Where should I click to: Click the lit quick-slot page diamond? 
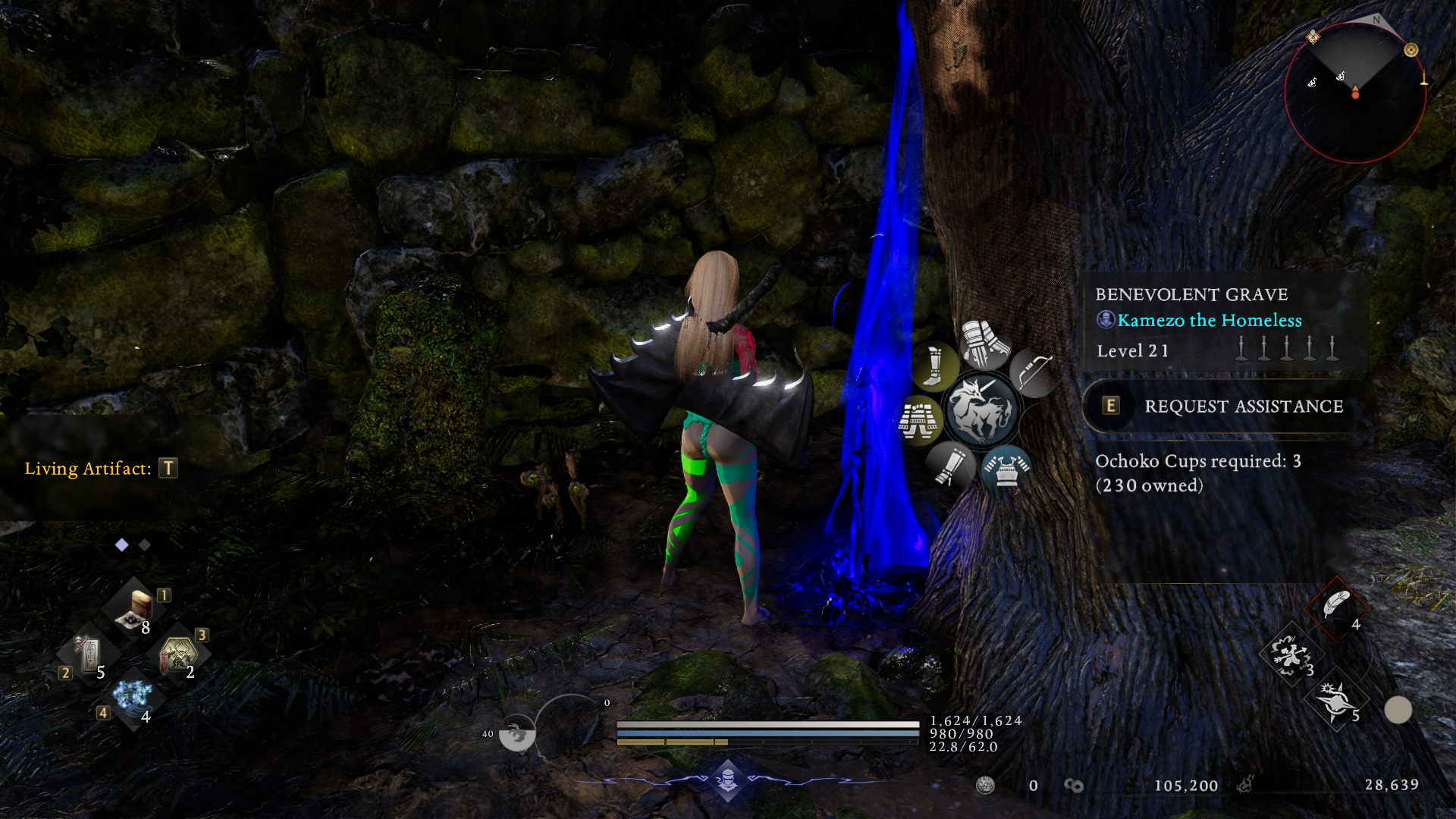[121, 544]
